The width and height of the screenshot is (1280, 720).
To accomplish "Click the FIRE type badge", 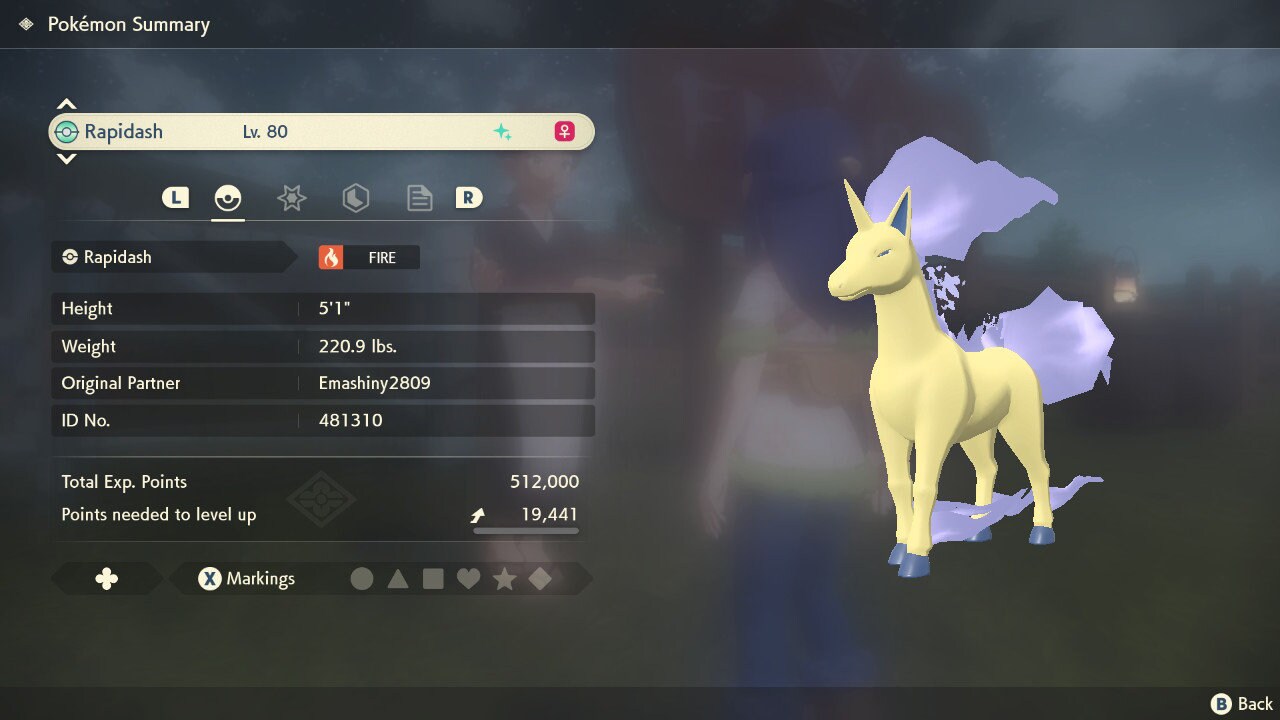I will tap(369, 257).
